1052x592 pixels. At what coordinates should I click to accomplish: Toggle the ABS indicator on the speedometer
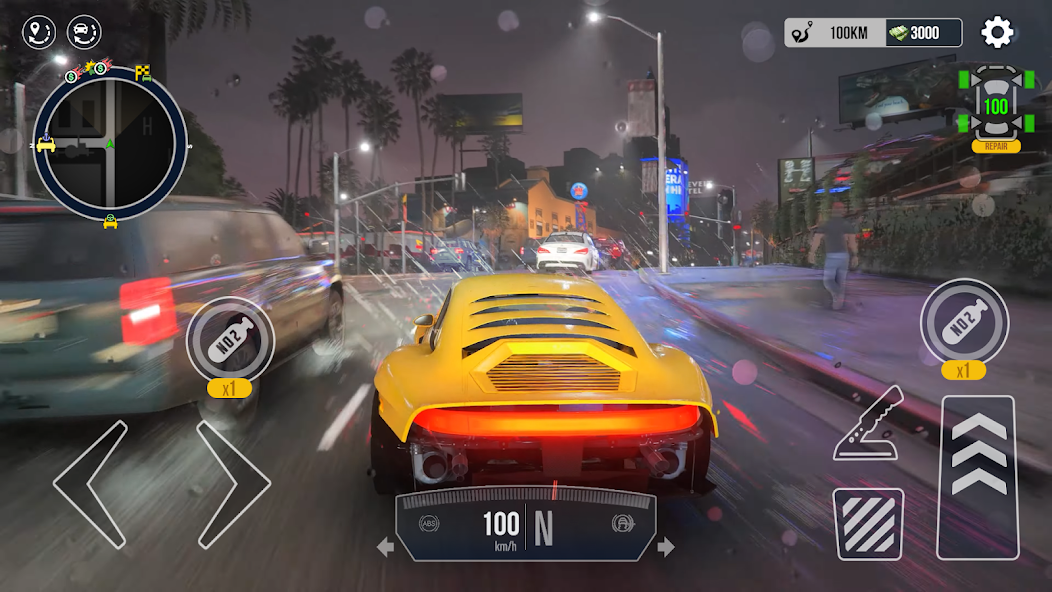tap(429, 522)
